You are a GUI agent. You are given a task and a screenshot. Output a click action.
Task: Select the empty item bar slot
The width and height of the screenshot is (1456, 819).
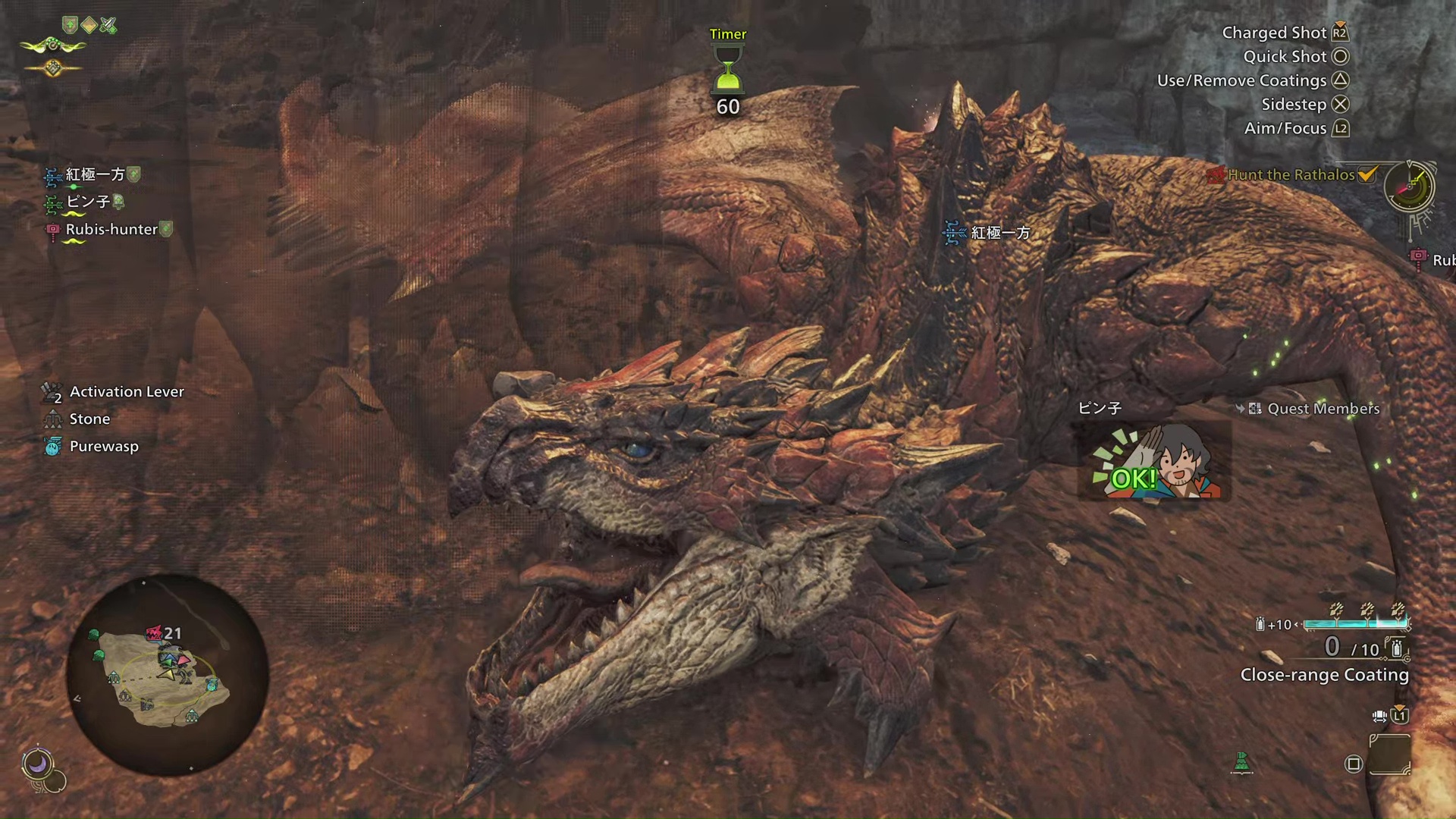pyautogui.click(x=1389, y=755)
